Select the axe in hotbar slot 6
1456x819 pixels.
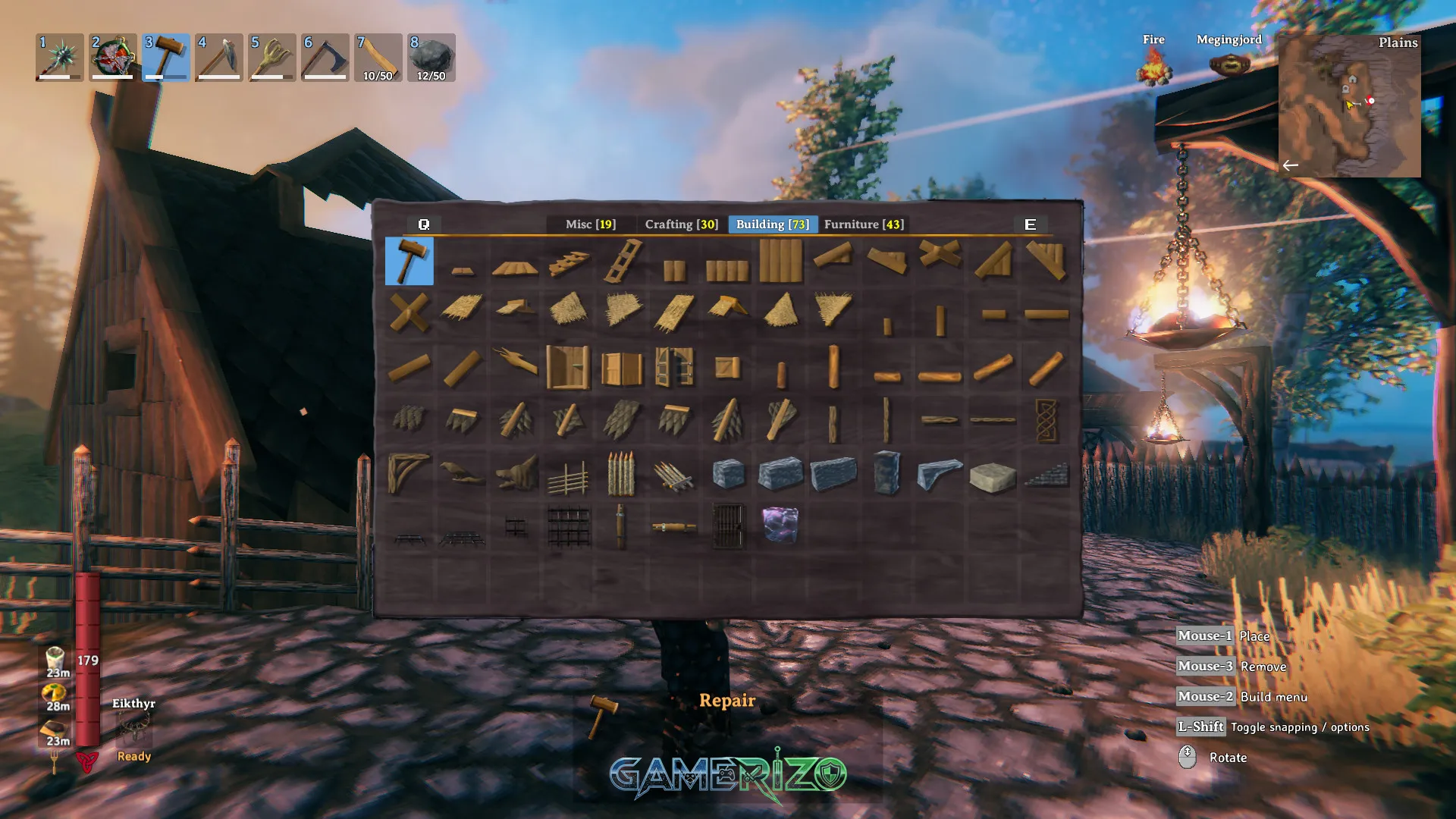tap(325, 58)
